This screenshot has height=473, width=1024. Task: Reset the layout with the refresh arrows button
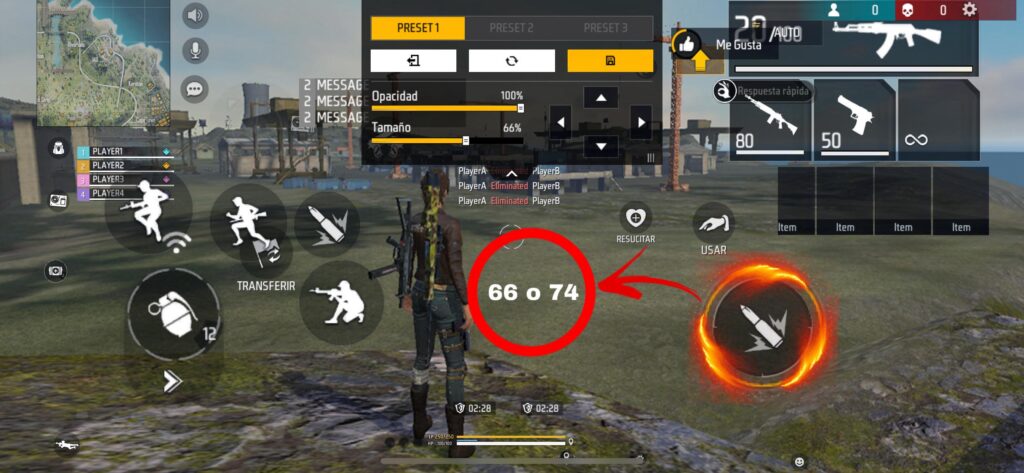pos(512,61)
